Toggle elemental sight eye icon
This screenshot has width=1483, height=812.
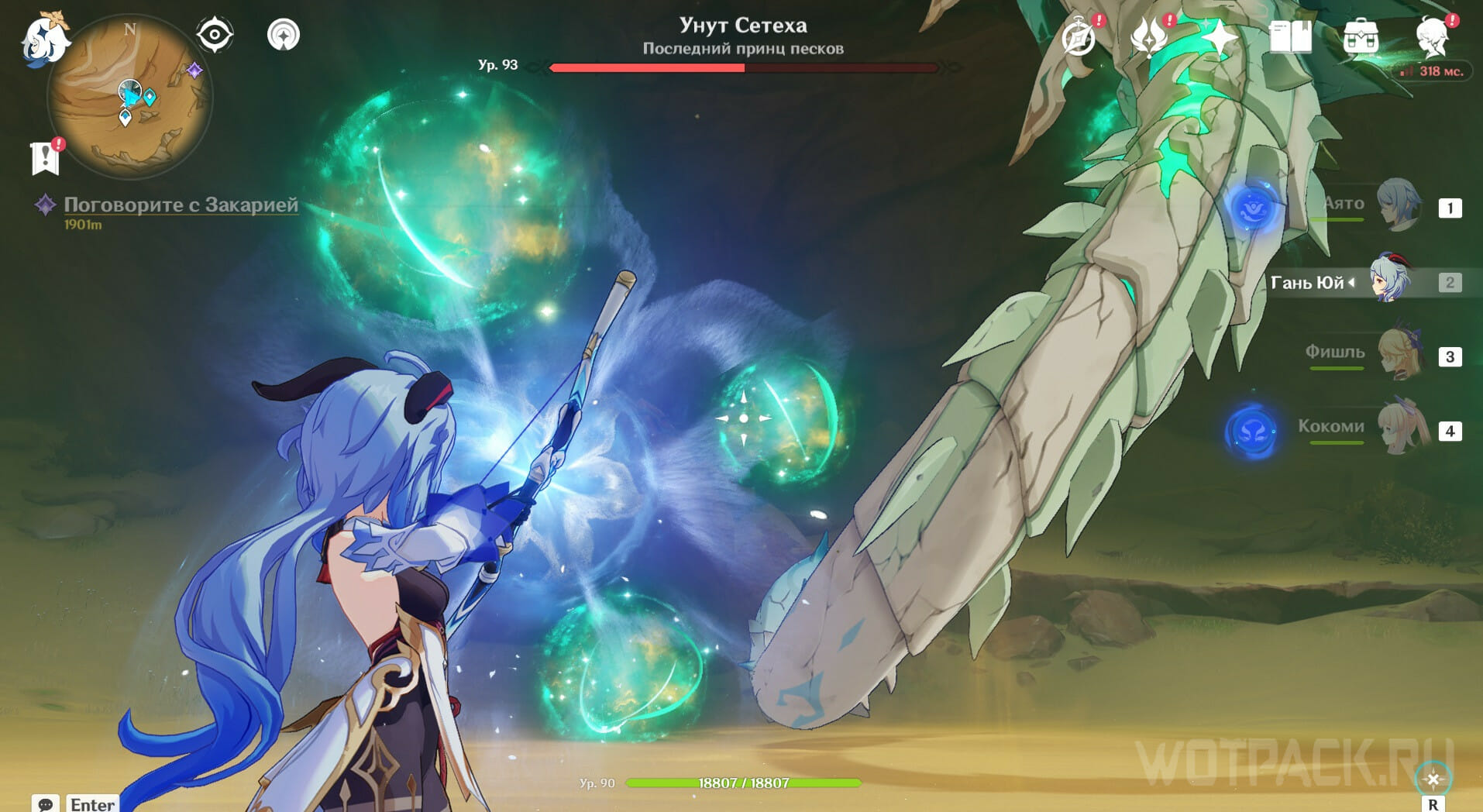215,35
